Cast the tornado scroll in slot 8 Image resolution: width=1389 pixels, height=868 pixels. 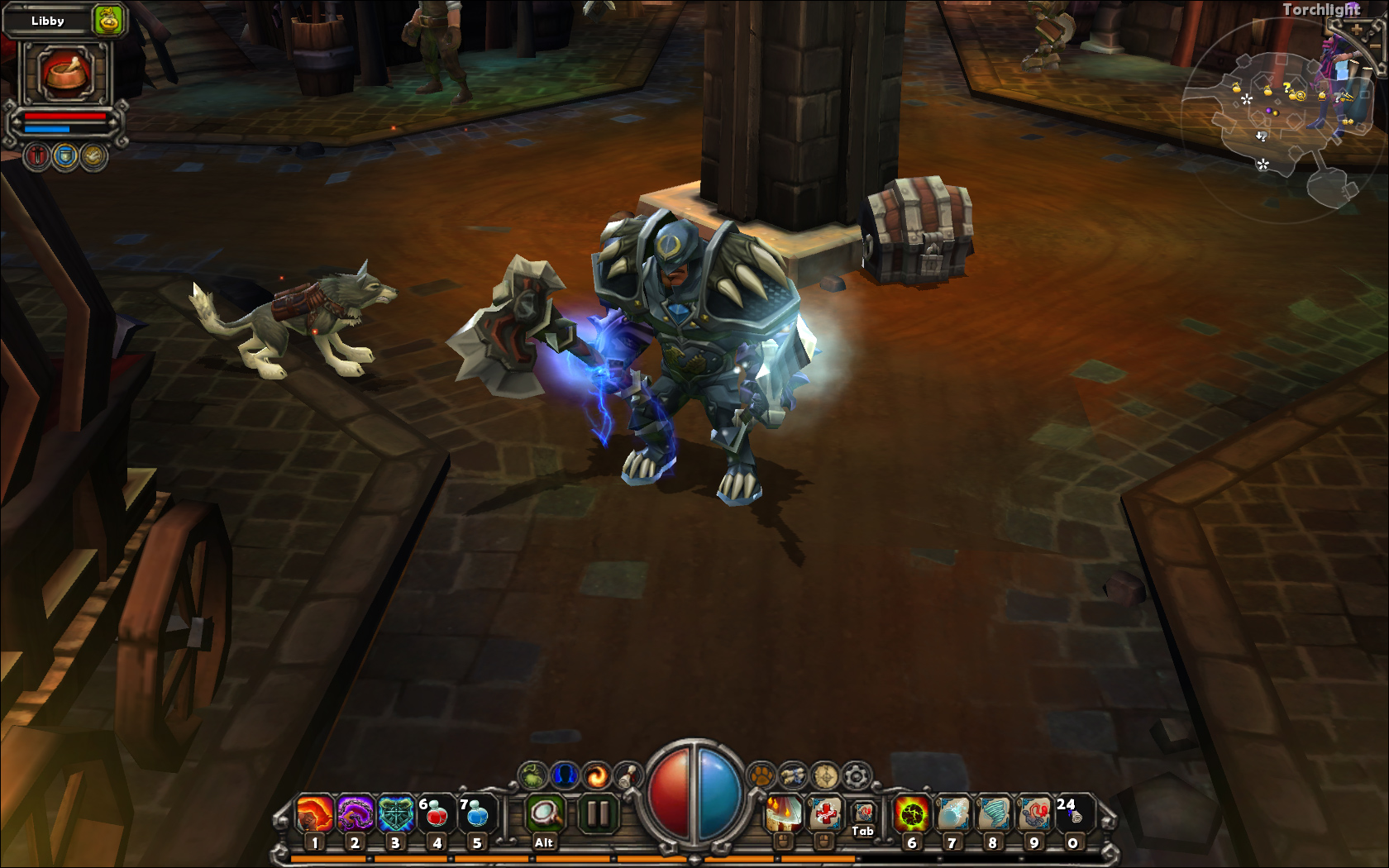[993, 814]
